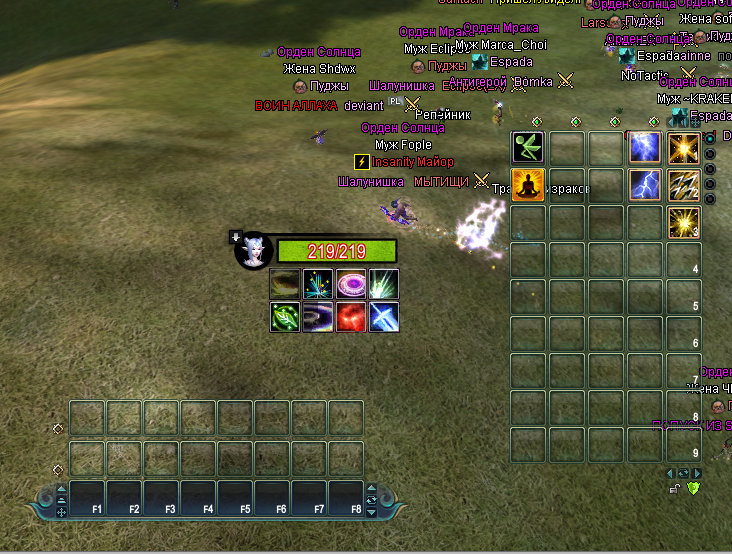This screenshot has width=732, height=554.
Task: Click the green shield icon under skill panel
Action: point(693,488)
